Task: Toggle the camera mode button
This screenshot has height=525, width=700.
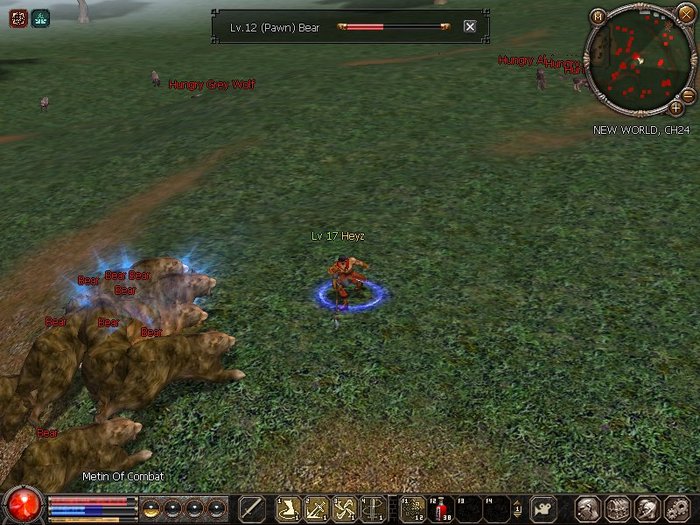Action: [x=543, y=508]
